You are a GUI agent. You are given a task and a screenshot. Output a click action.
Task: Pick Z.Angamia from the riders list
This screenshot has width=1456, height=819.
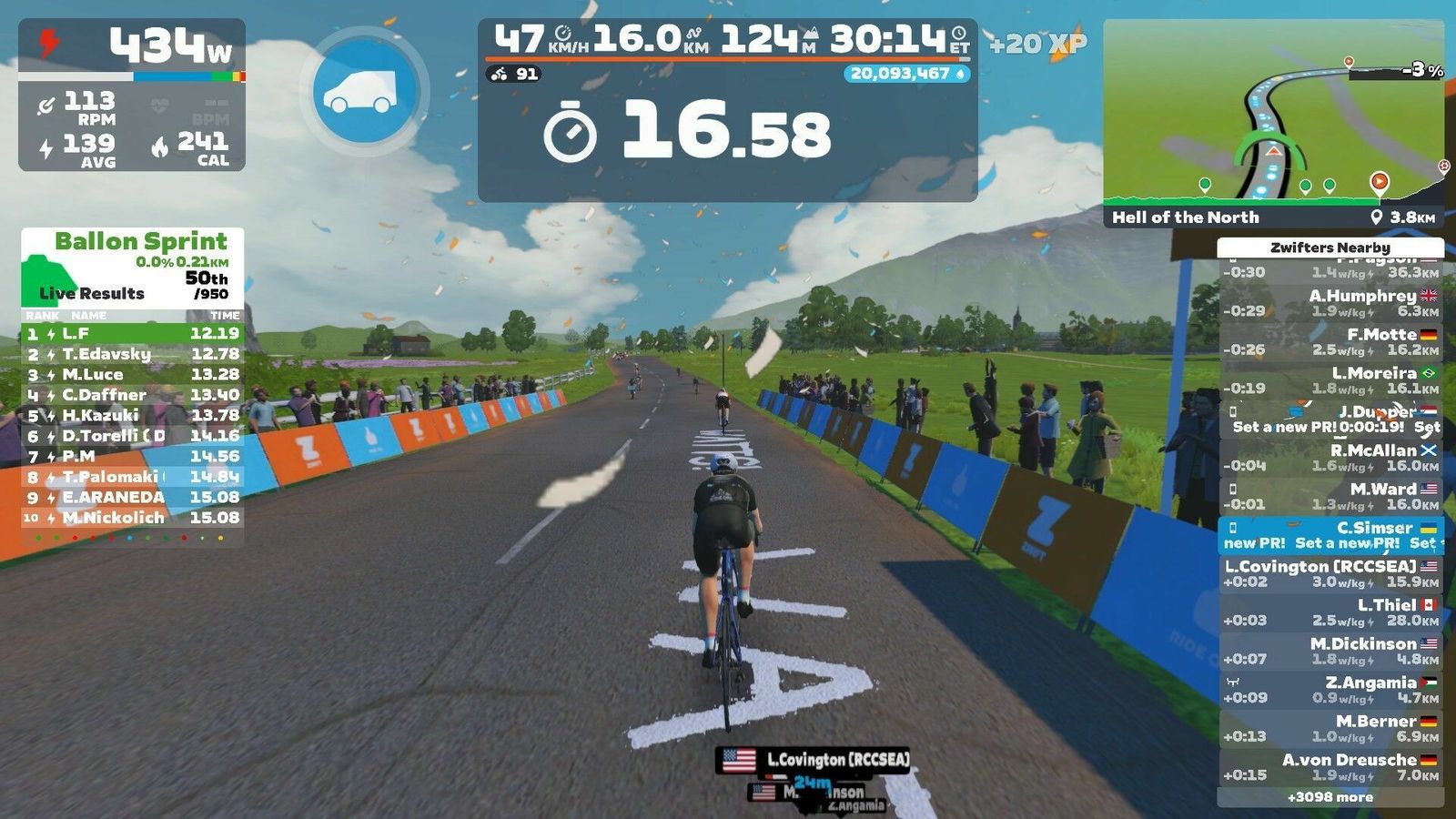click(1330, 690)
